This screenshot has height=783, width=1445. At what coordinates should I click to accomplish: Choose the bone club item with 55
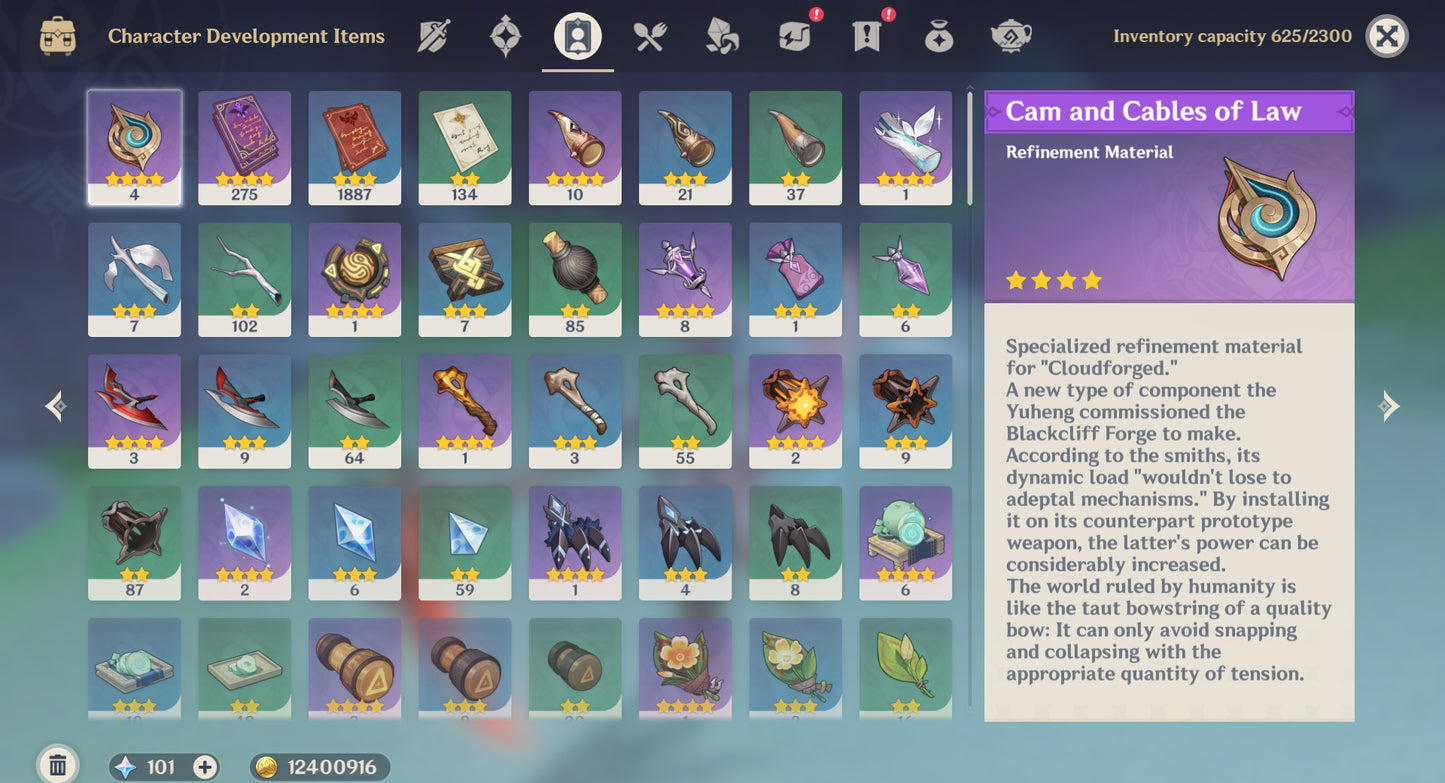685,411
